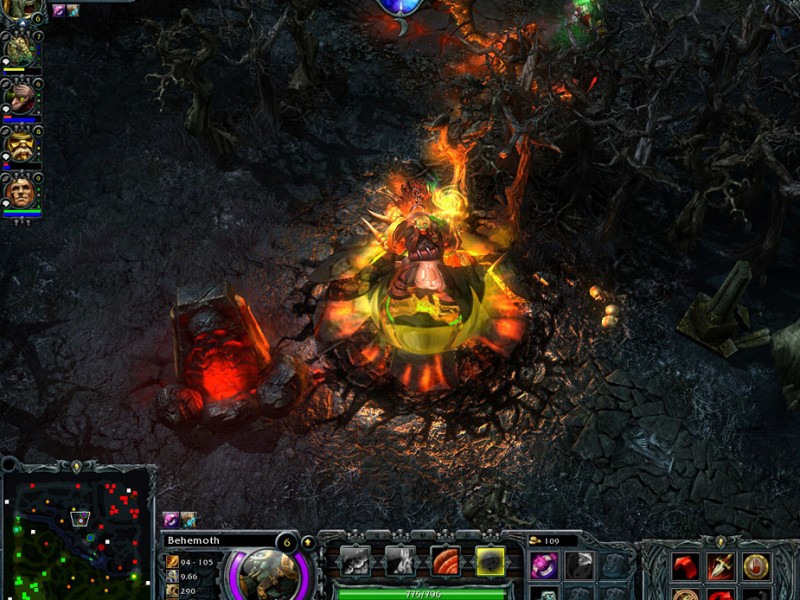The height and width of the screenshot is (600, 800).
Task: Activate the first grey rock ability
Action: tap(355, 561)
